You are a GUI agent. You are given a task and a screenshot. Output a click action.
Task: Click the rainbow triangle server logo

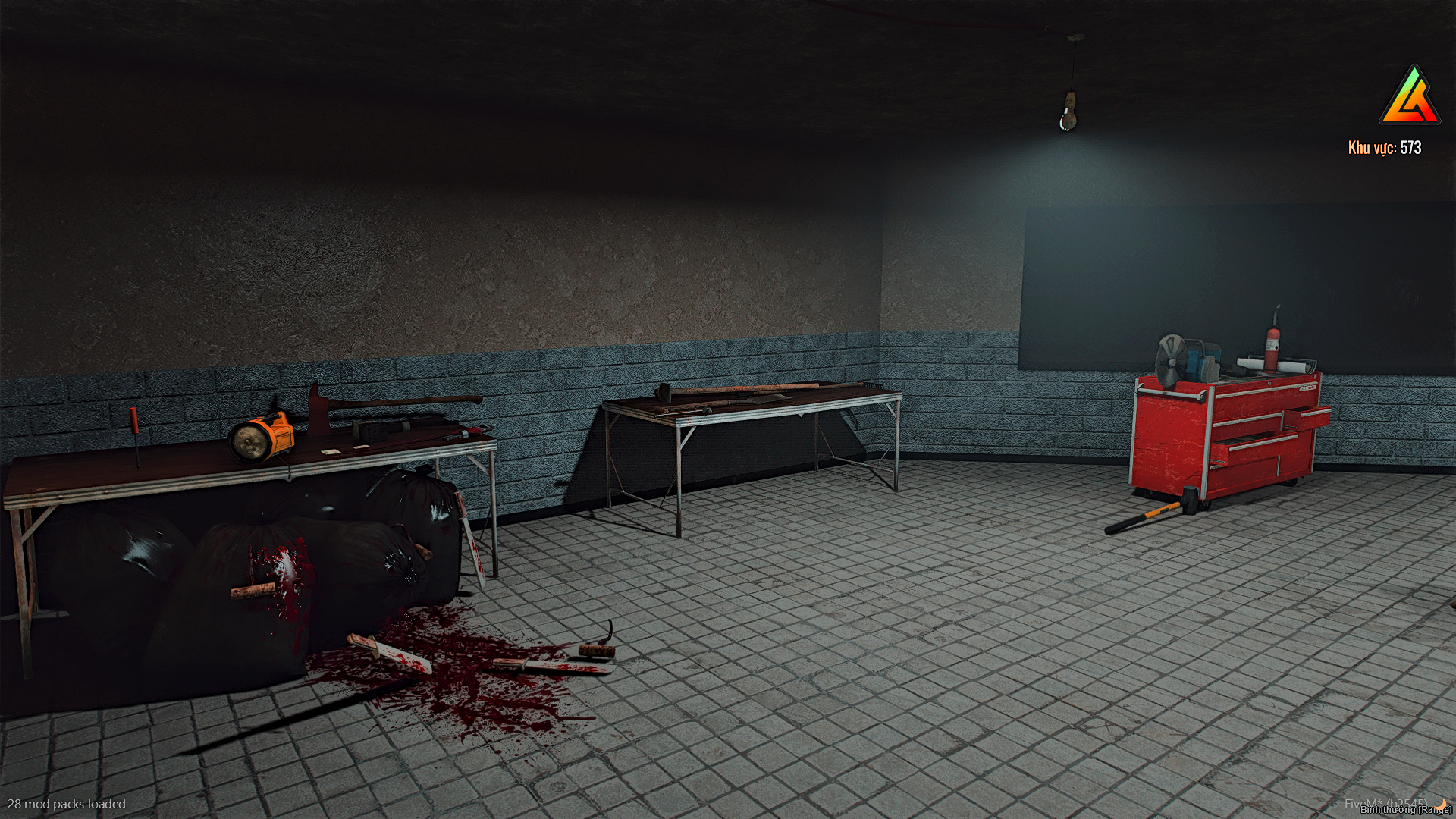[x=1409, y=97]
